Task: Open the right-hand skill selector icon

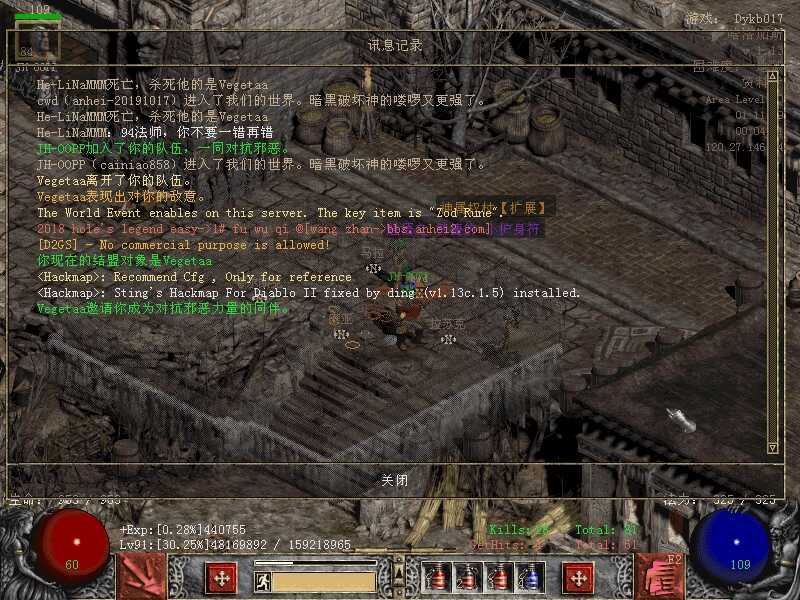Action: pos(659,576)
